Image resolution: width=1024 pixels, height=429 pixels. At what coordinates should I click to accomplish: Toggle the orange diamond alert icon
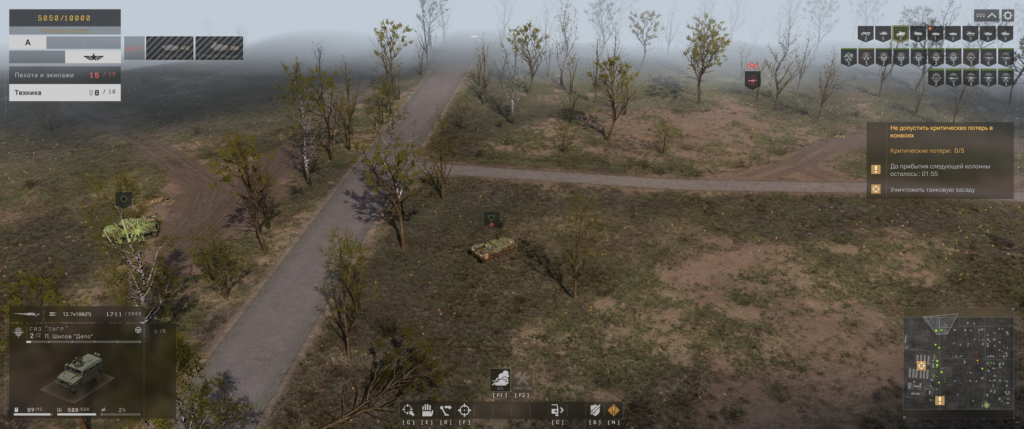coord(613,409)
